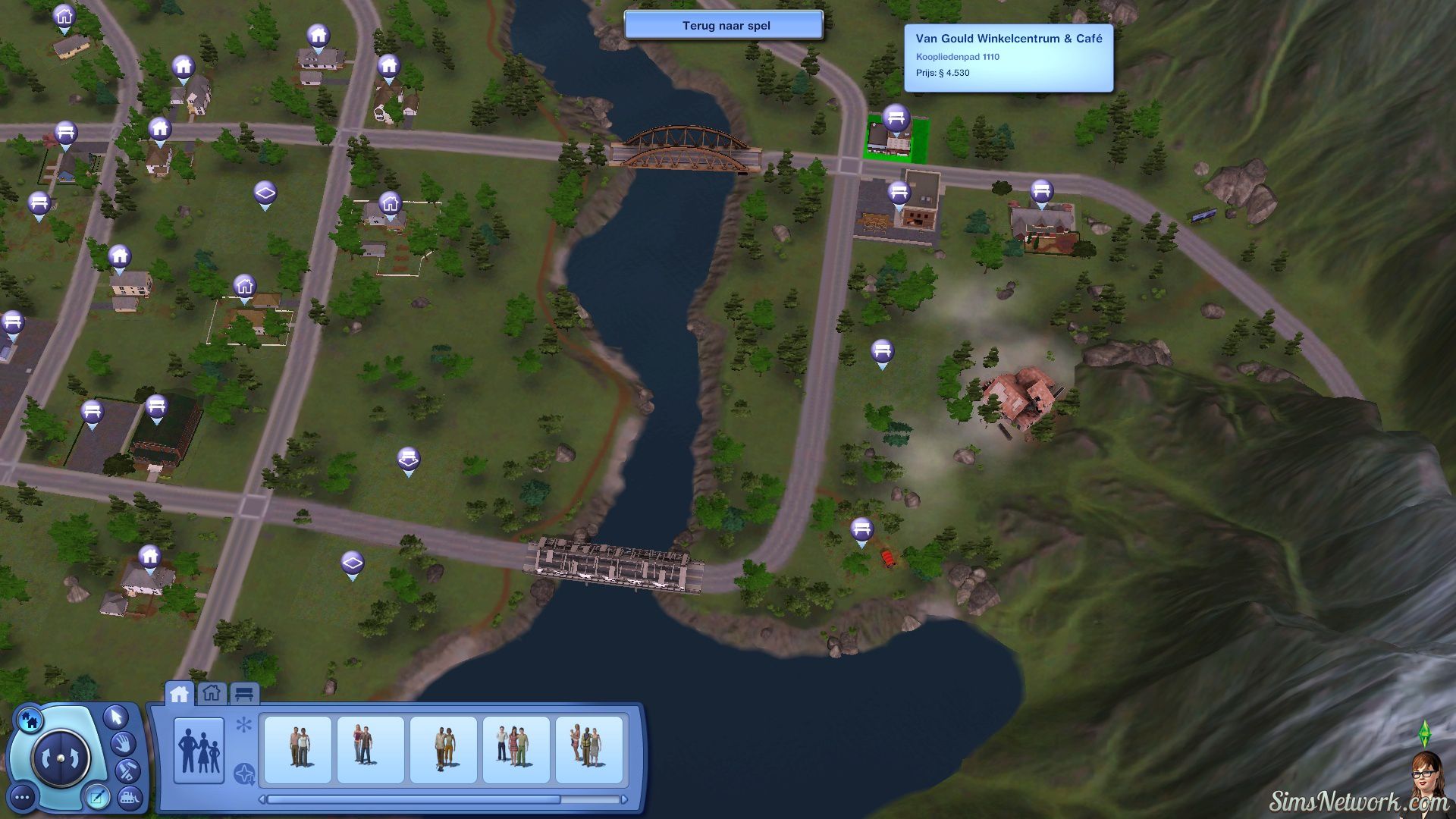Open the outlined house tab
Image resolution: width=1456 pixels, height=819 pixels.
(212, 693)
